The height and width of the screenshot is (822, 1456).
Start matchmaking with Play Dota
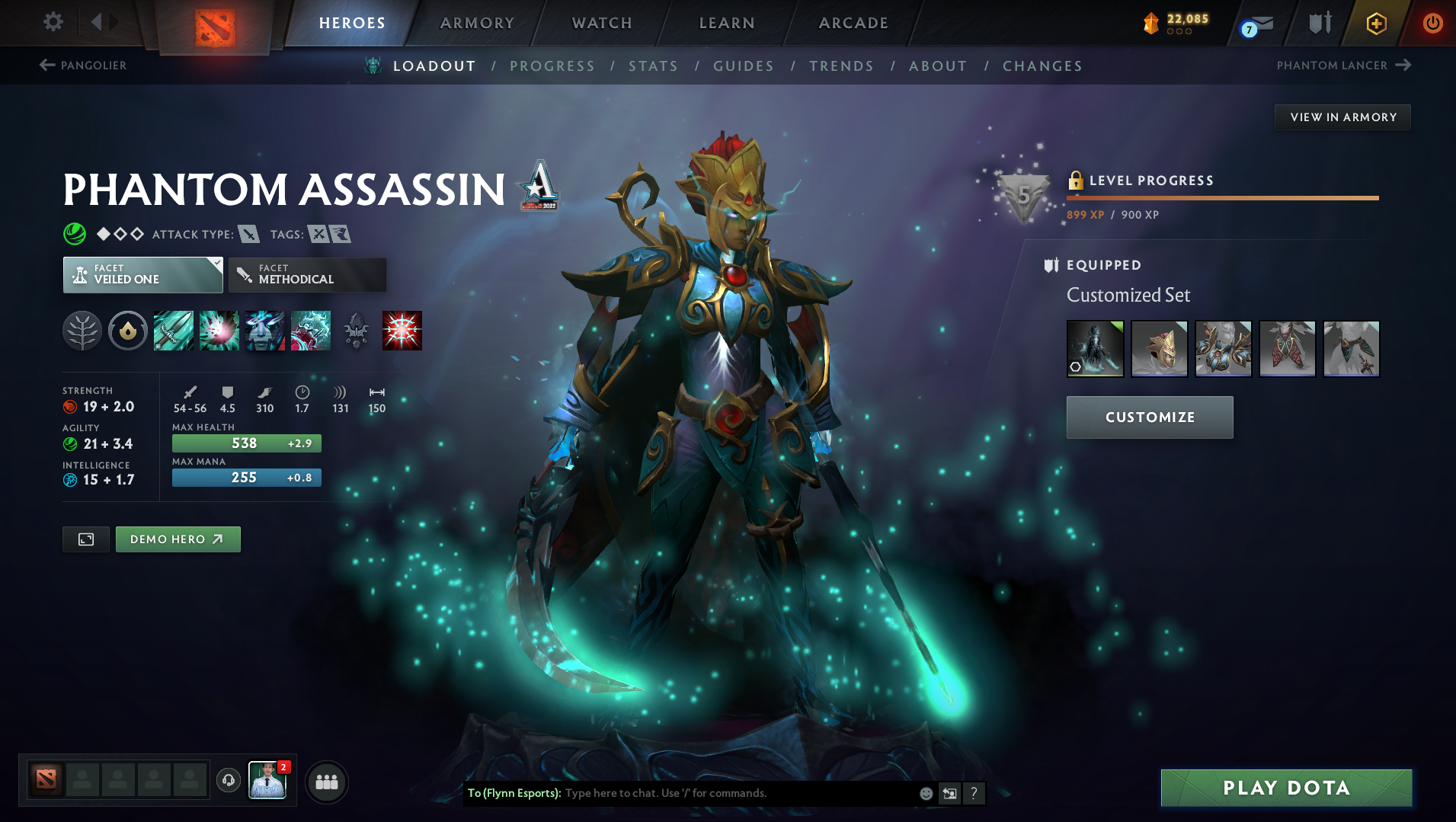1286,788
